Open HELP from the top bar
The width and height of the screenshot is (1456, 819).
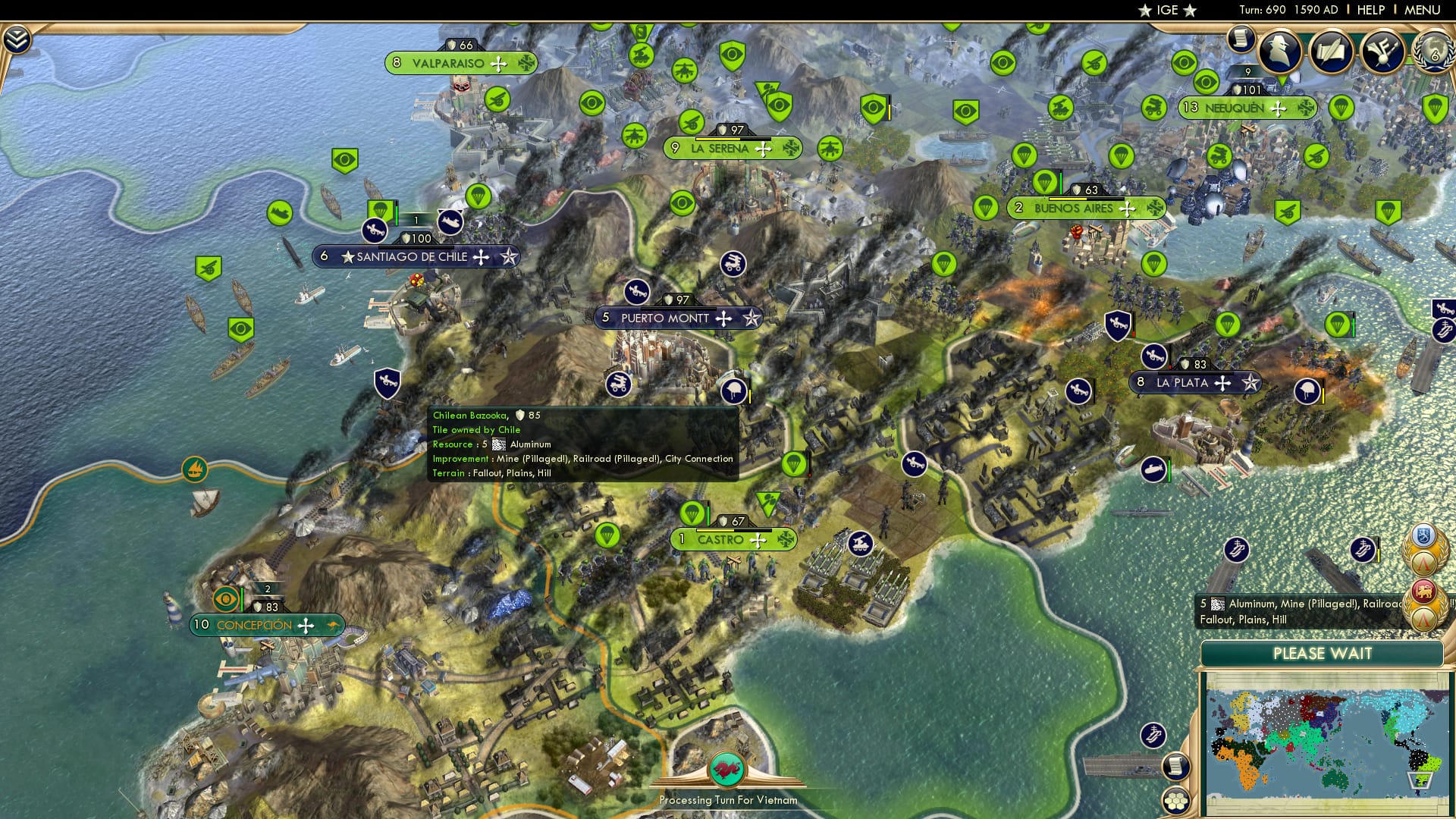(x=1371, y=11)
